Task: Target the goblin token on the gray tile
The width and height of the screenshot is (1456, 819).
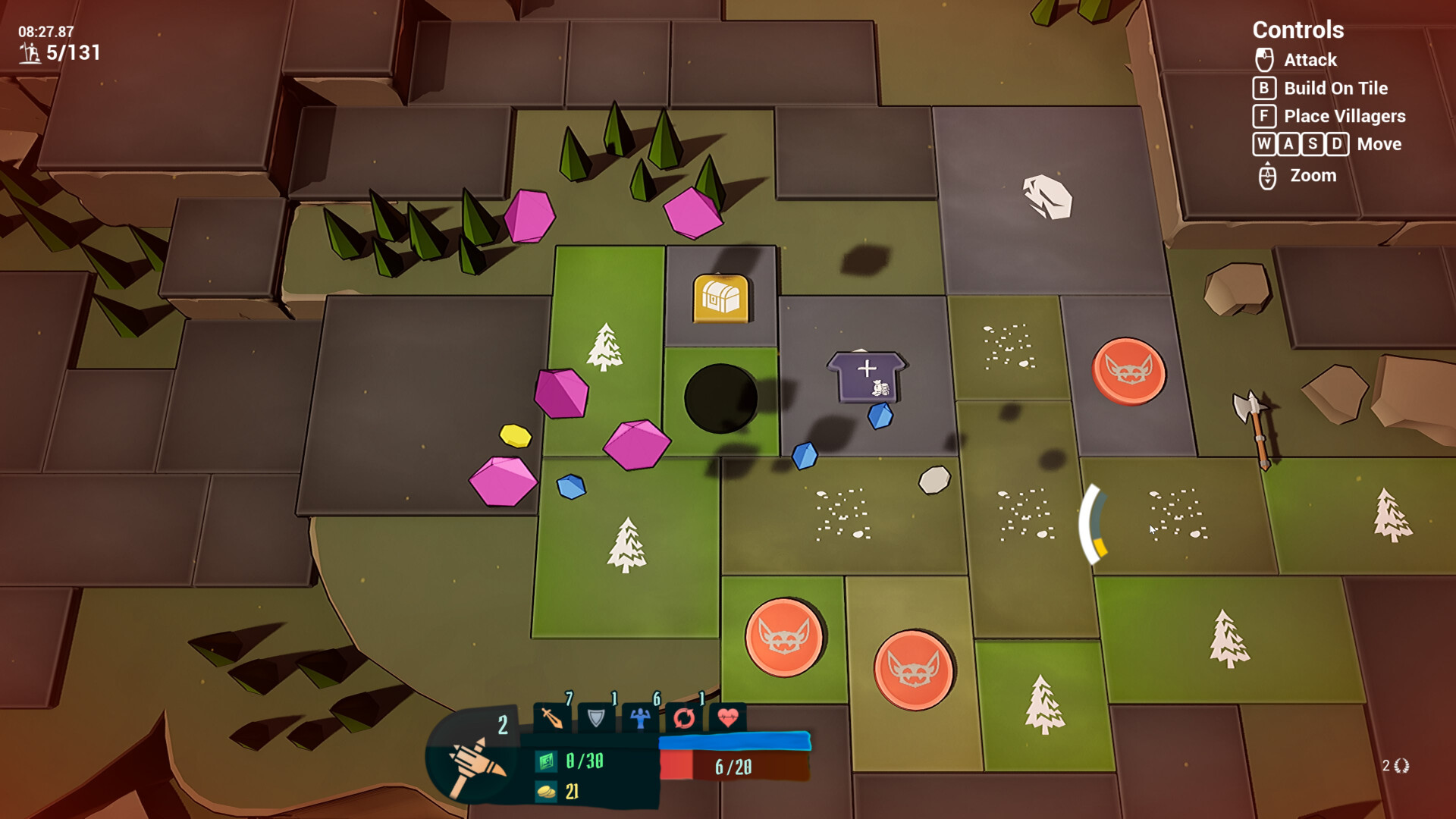Action: [x=1128, y=371]
